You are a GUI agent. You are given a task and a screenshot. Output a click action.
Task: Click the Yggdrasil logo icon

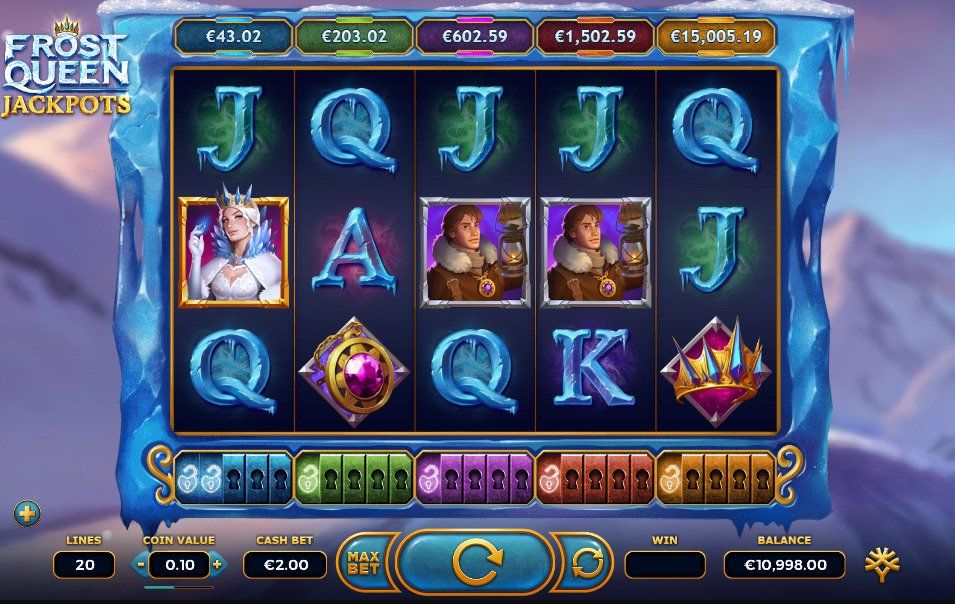click(x=882, y=563)
